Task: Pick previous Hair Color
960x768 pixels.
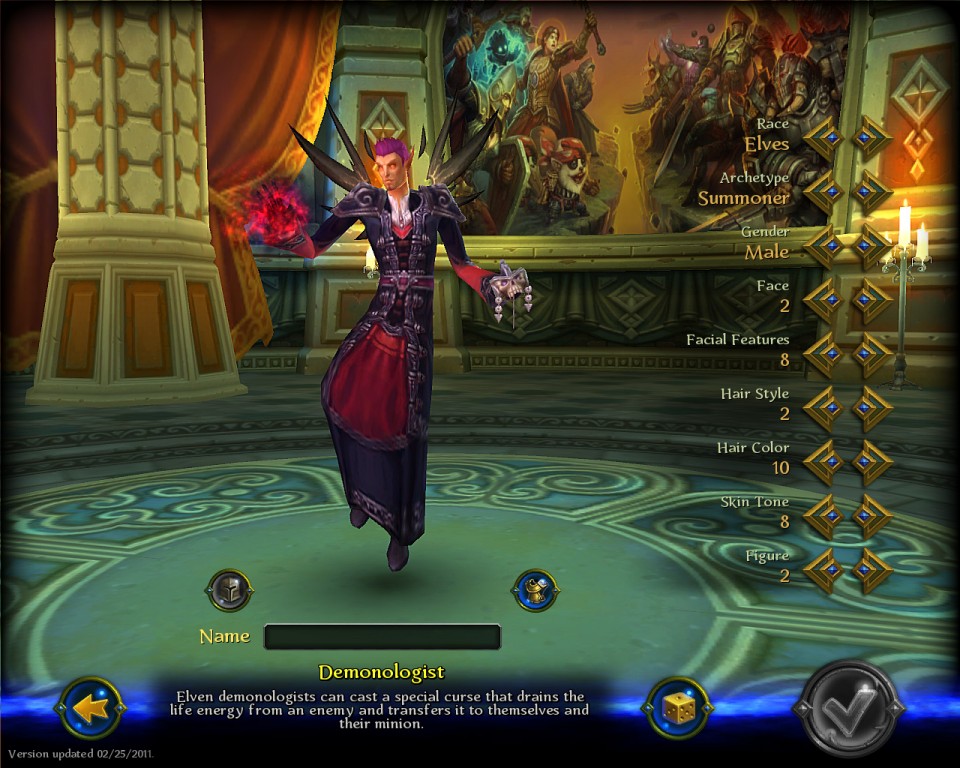Action: click(824, 462)
